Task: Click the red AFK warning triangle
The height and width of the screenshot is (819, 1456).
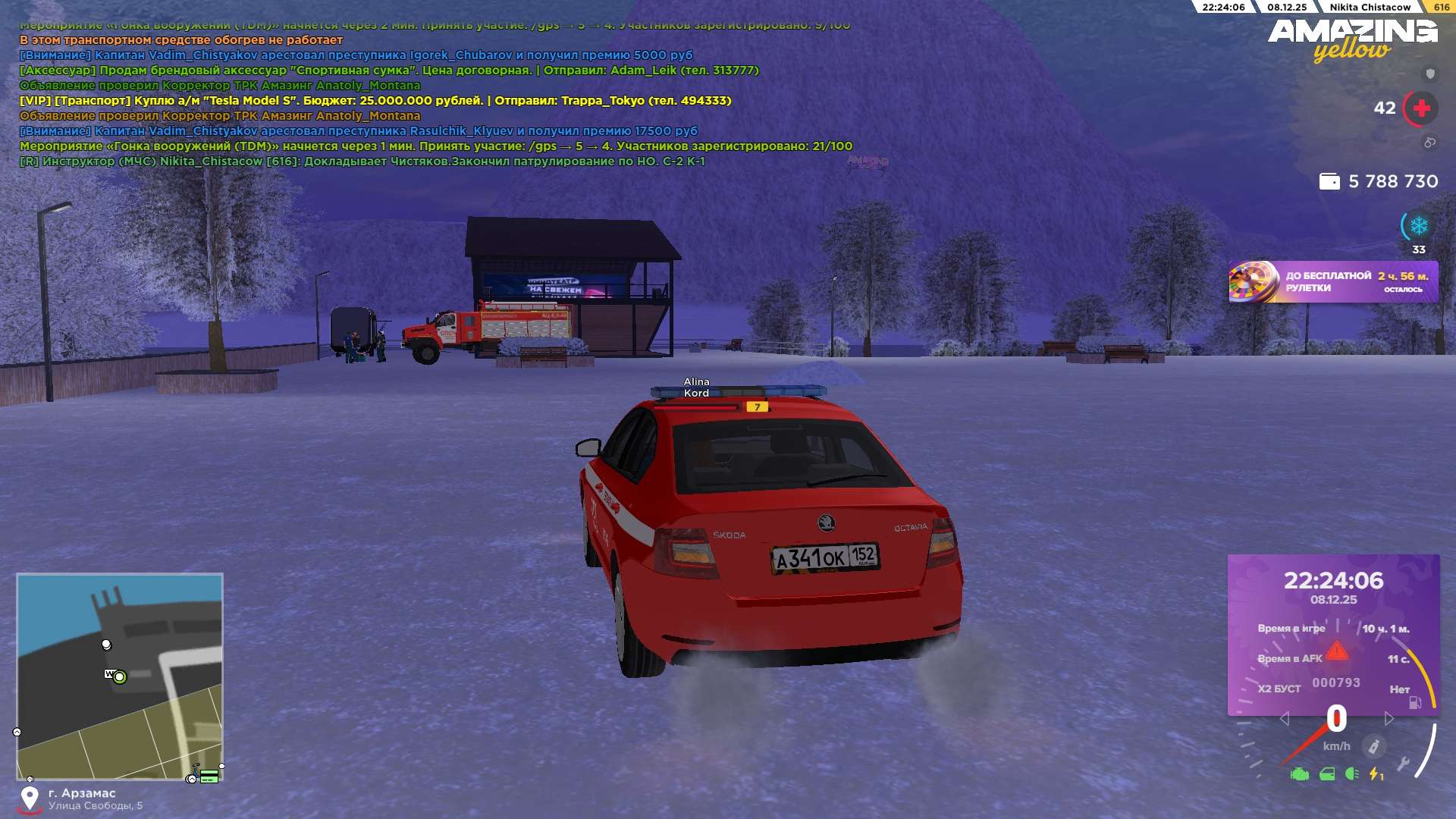Action: click(1337, 651)
